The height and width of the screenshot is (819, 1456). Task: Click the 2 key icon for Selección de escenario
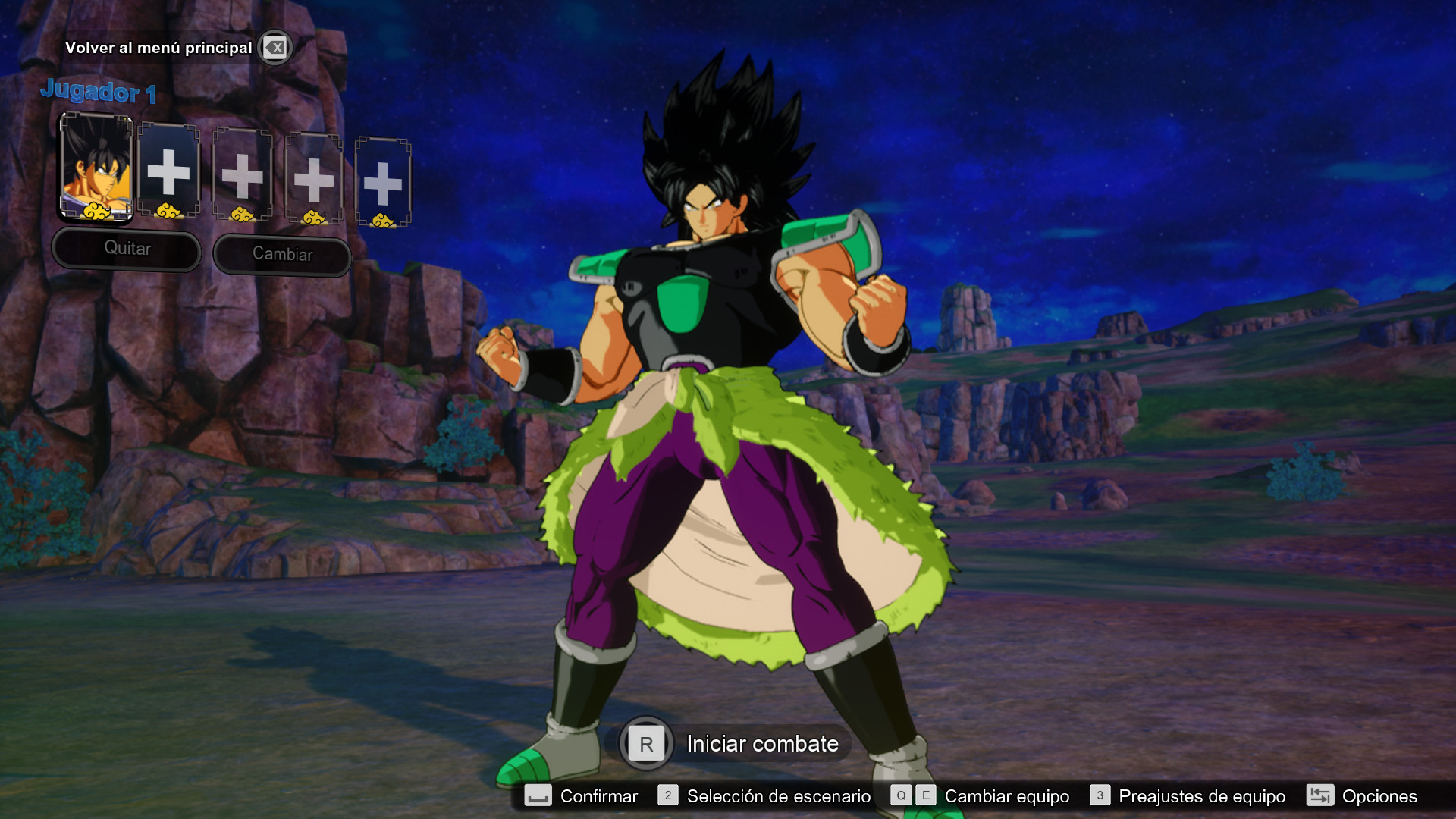pos(667,796)
